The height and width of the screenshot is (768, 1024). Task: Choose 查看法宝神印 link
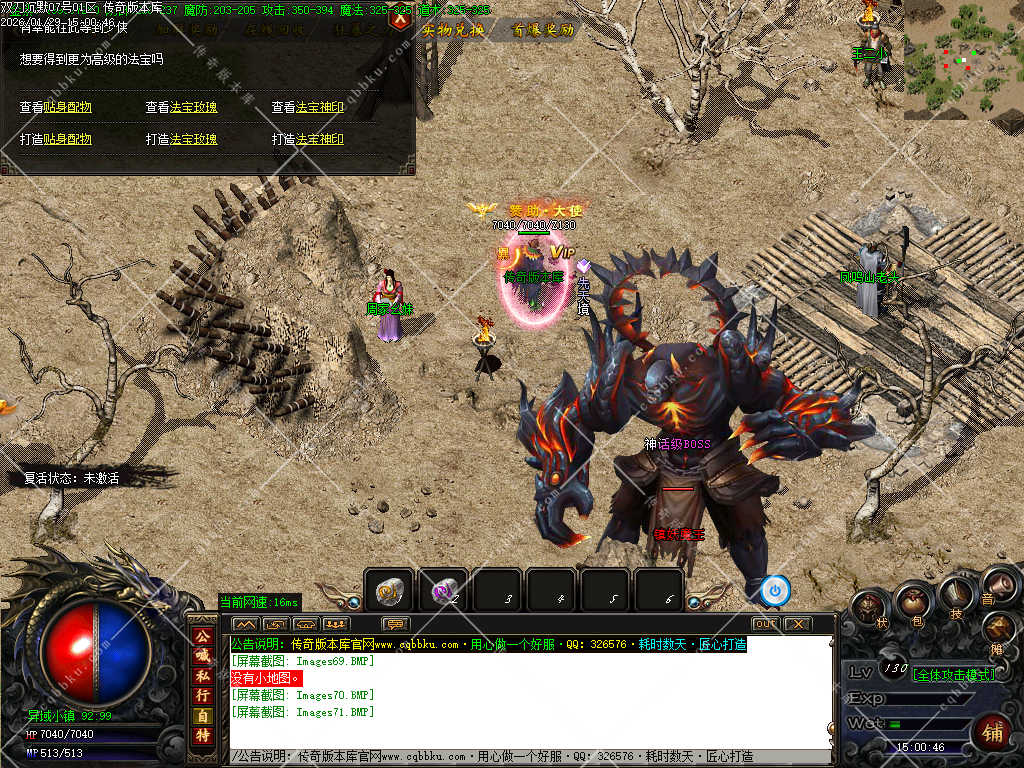click(308, 107)
